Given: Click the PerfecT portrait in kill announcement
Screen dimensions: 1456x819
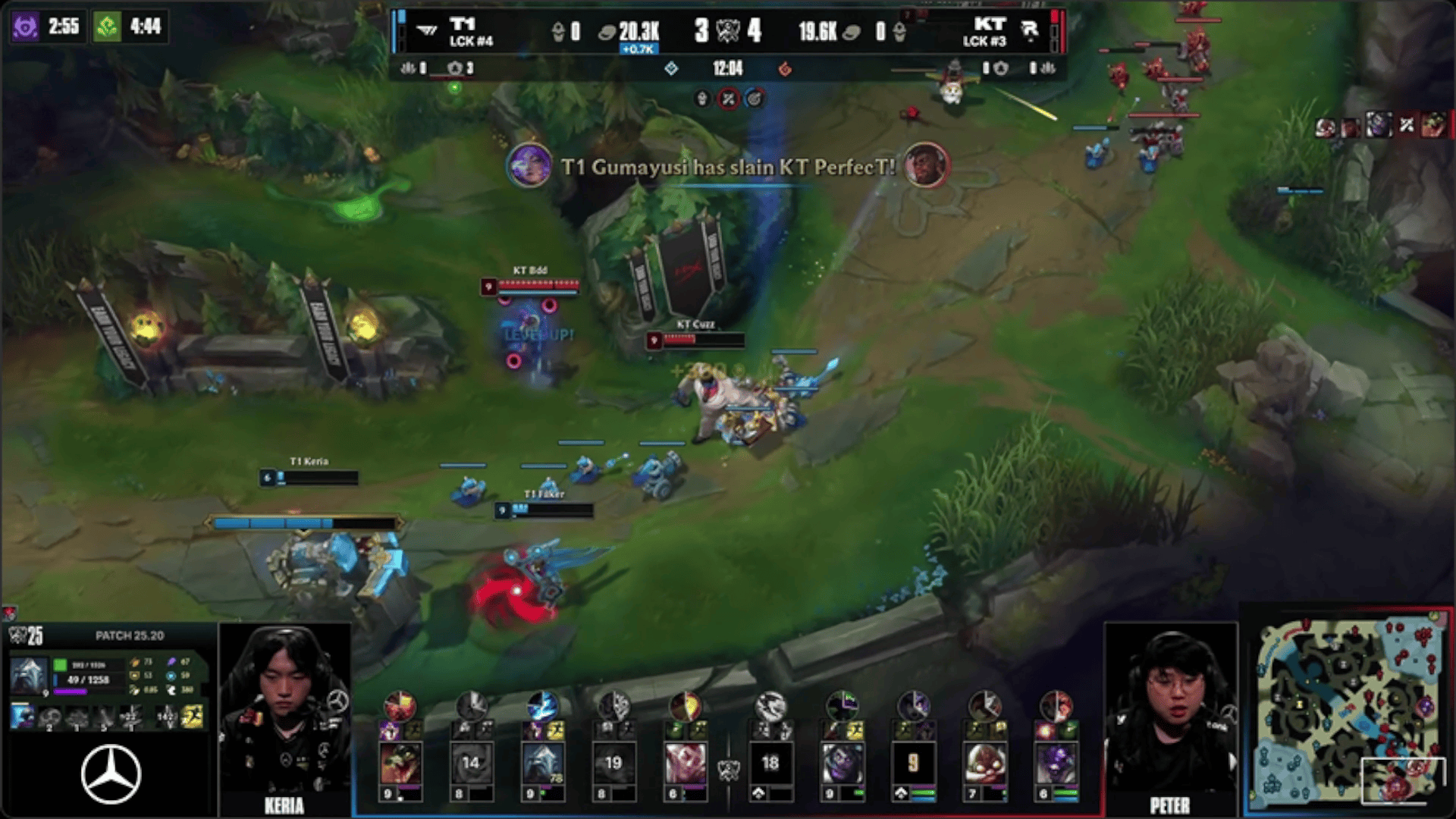Looking at the screenshot, I should [925, 165].
